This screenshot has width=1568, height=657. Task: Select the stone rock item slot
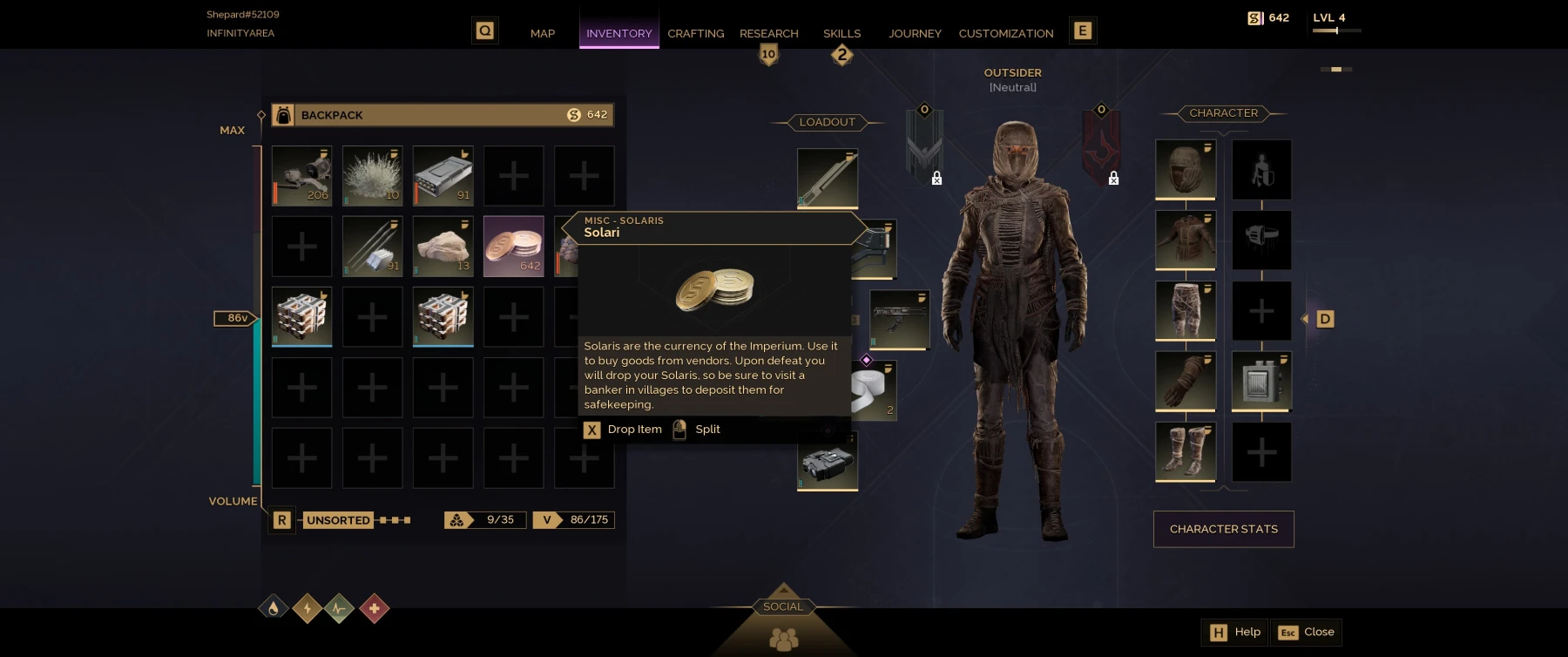point(443,247)
